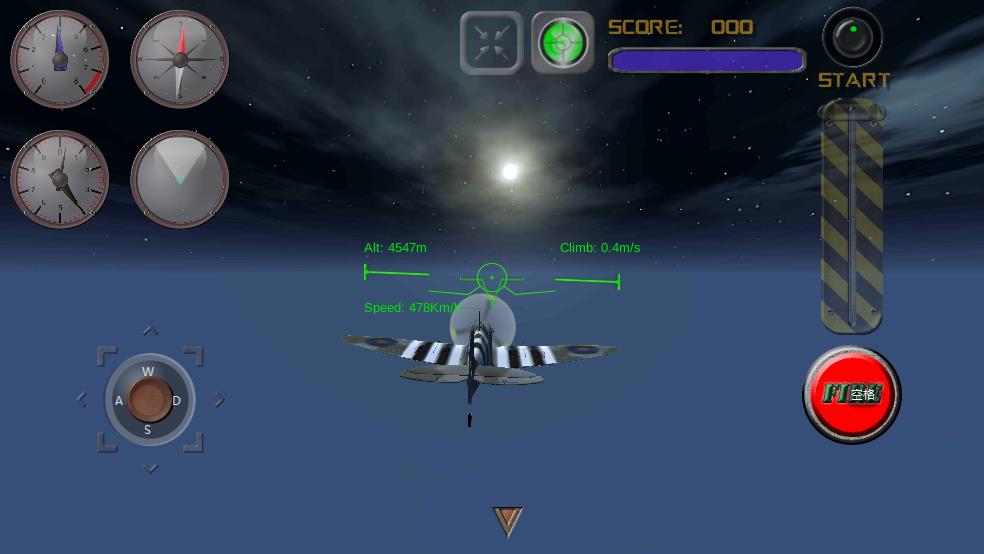
Task: Steer left with joystick A key
Action: pos(119,401)
